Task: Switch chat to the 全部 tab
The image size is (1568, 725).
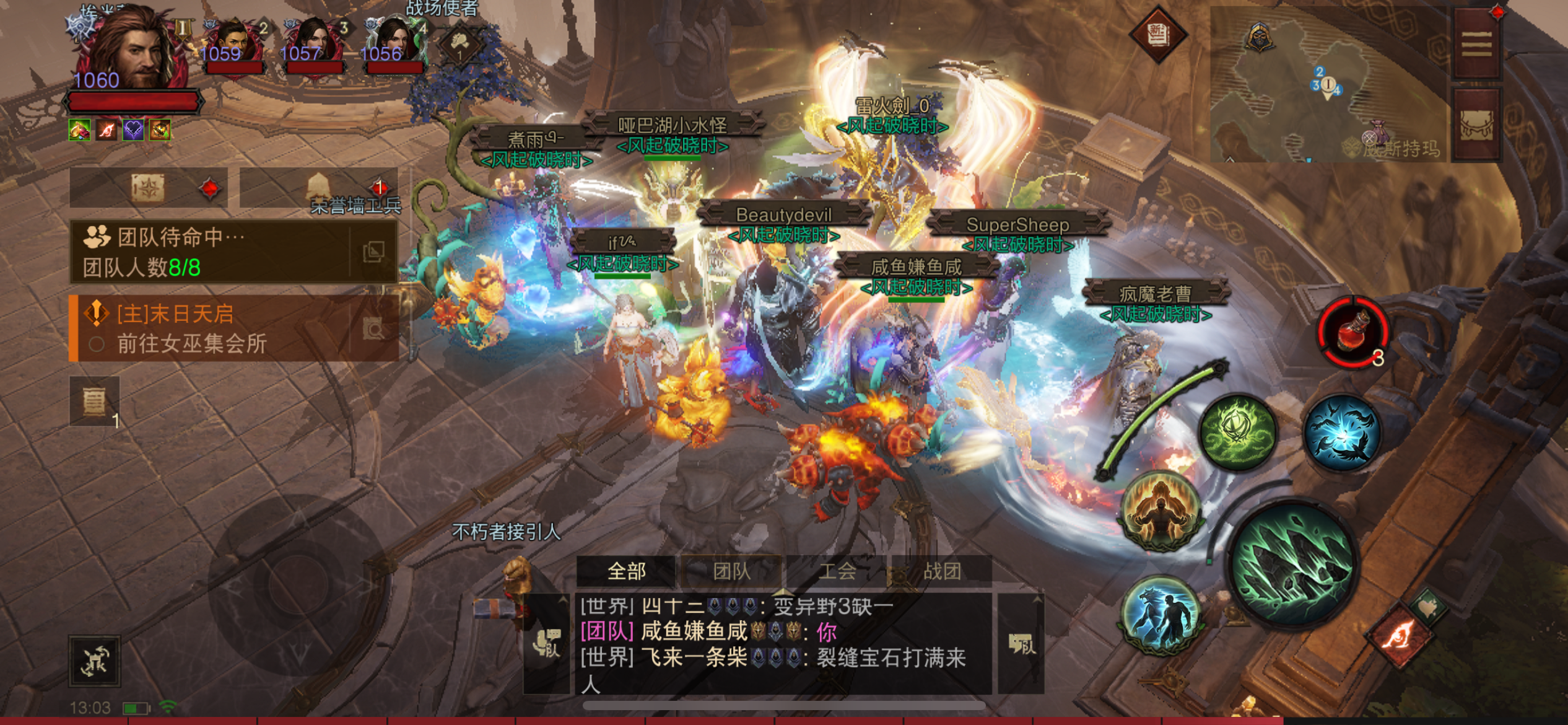Action: point(626,571)
